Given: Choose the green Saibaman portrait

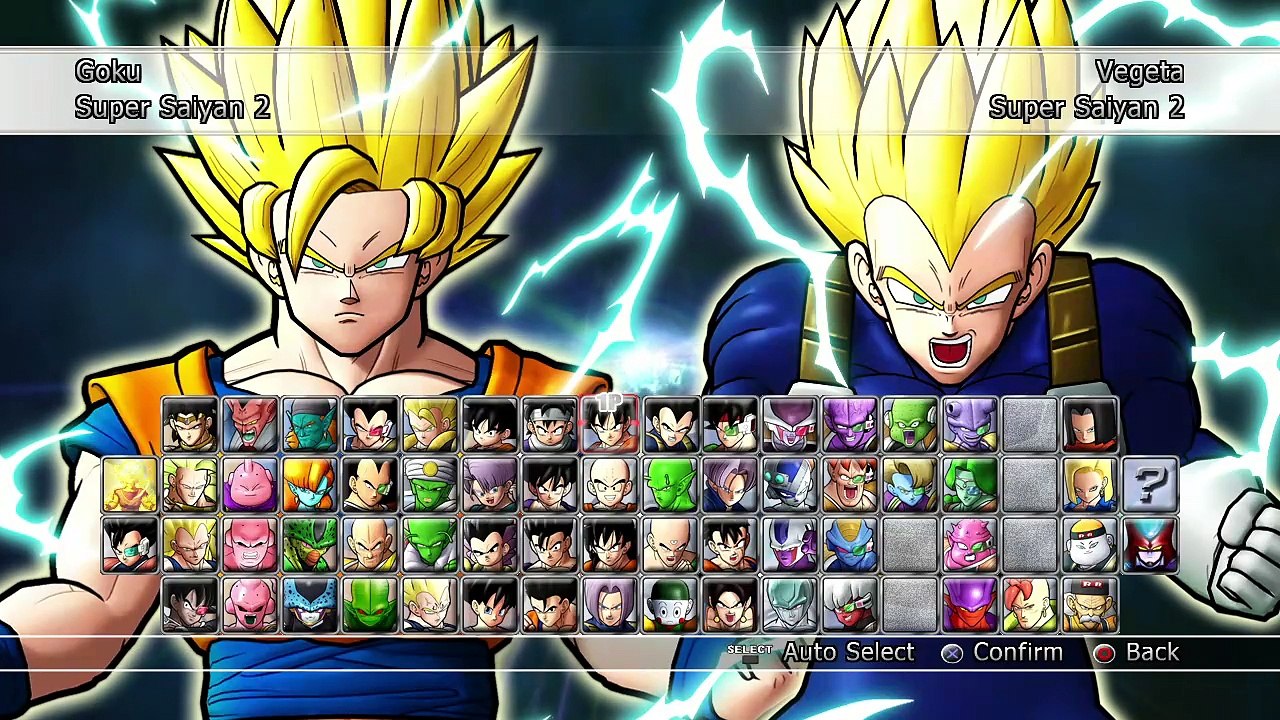Looking at the screenshot, I should (370, 605).
